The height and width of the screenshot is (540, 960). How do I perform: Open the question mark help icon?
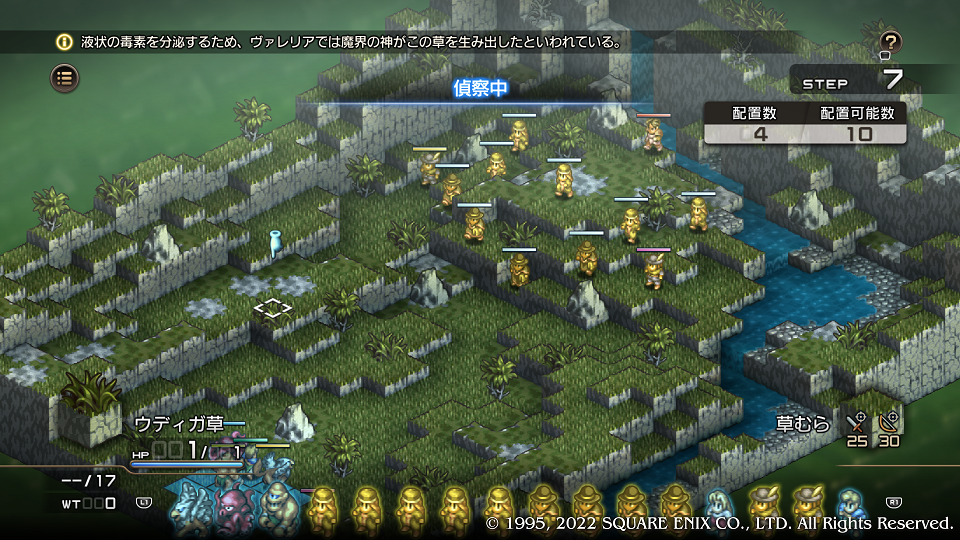click(x=891, y=42)
